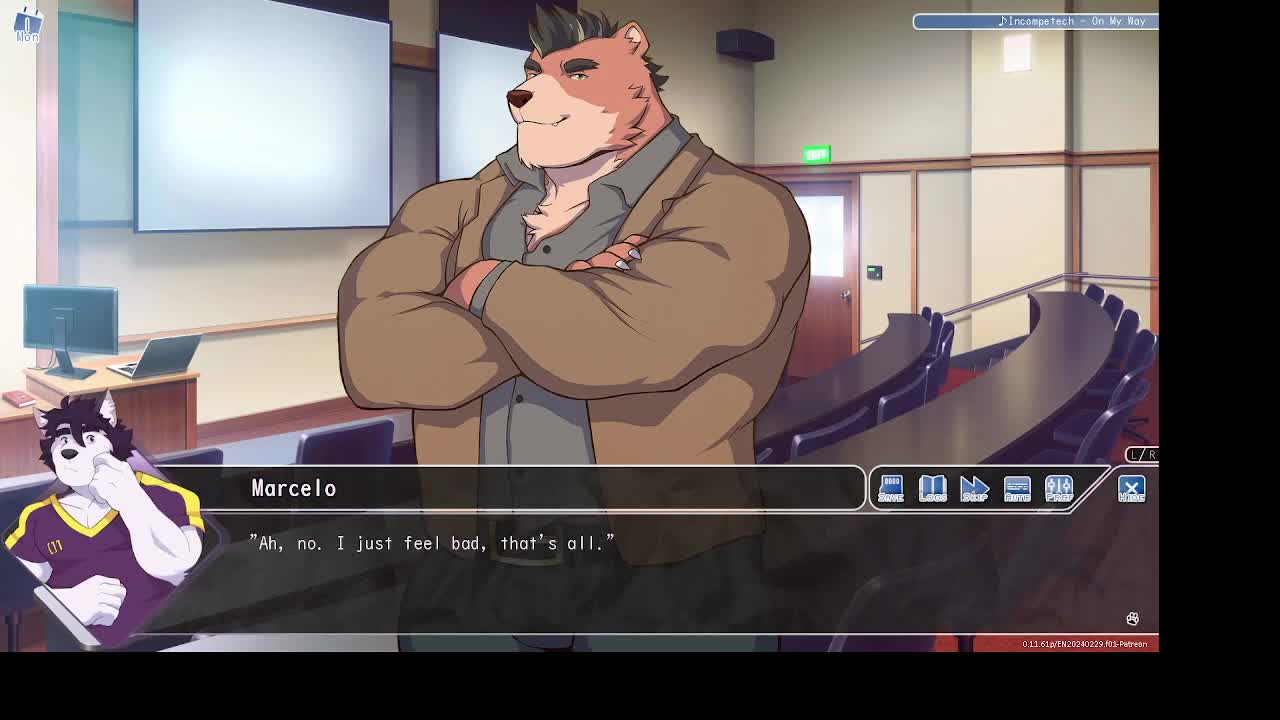Viewport: 1280px width, 720px height.
Task: Toggle Auto dialogue advance
Action: click(x=1016, y=488)
